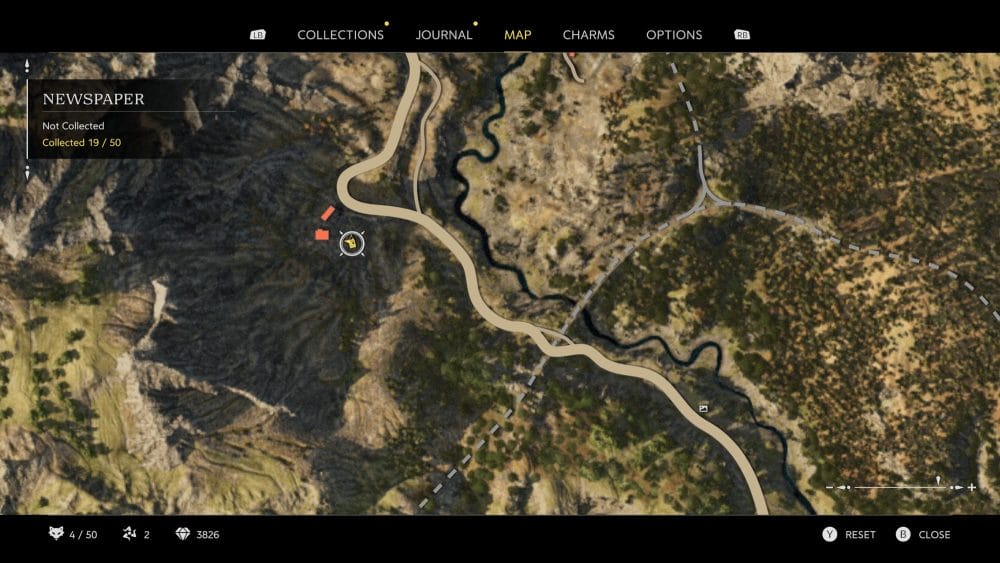Screen dimensions: 1000x563
Task: Open the Collections tab
Action: click(x=340, y=35)
